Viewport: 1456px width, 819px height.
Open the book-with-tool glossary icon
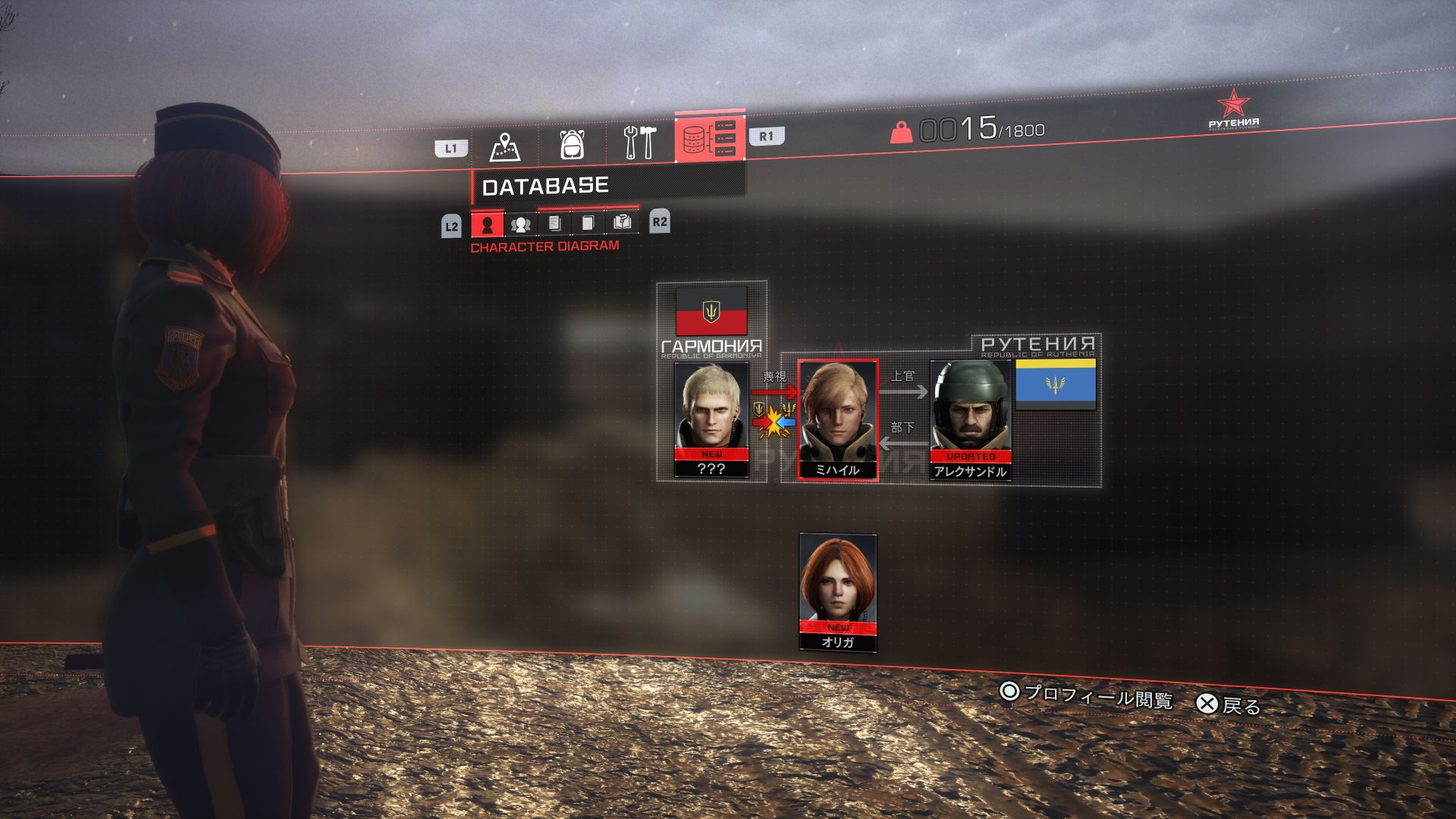click(622, 224)
